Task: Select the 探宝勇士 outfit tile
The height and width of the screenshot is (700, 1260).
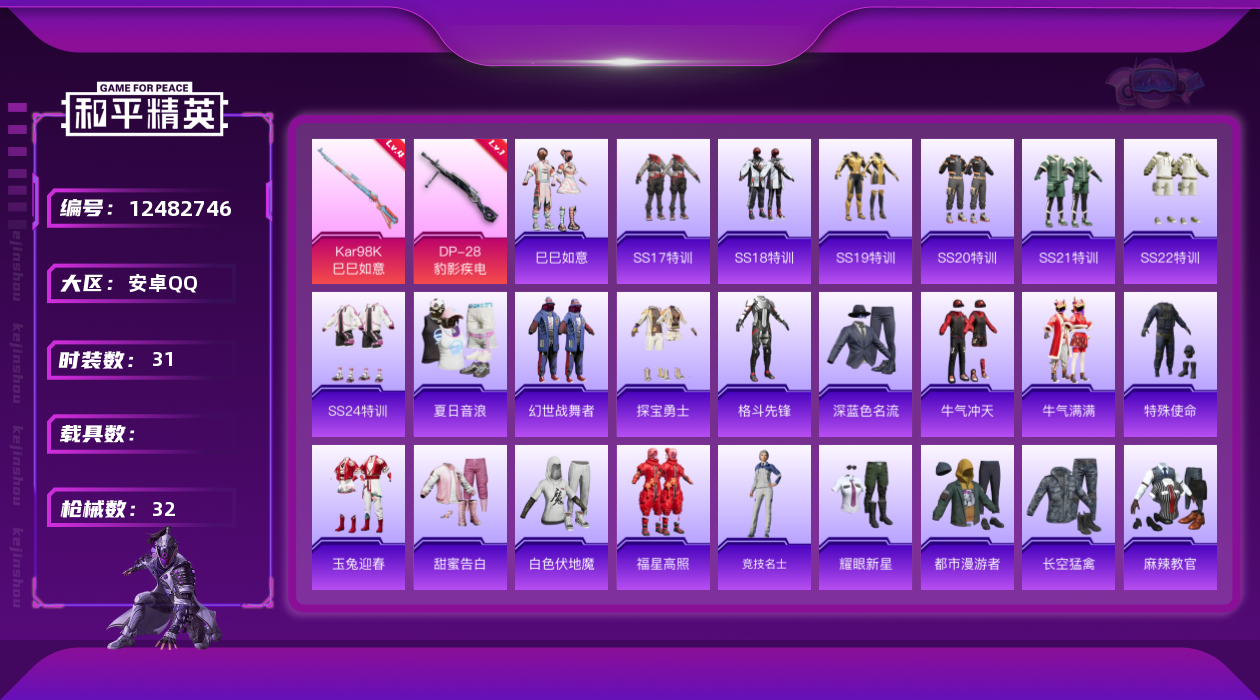Action: (663, 364)
